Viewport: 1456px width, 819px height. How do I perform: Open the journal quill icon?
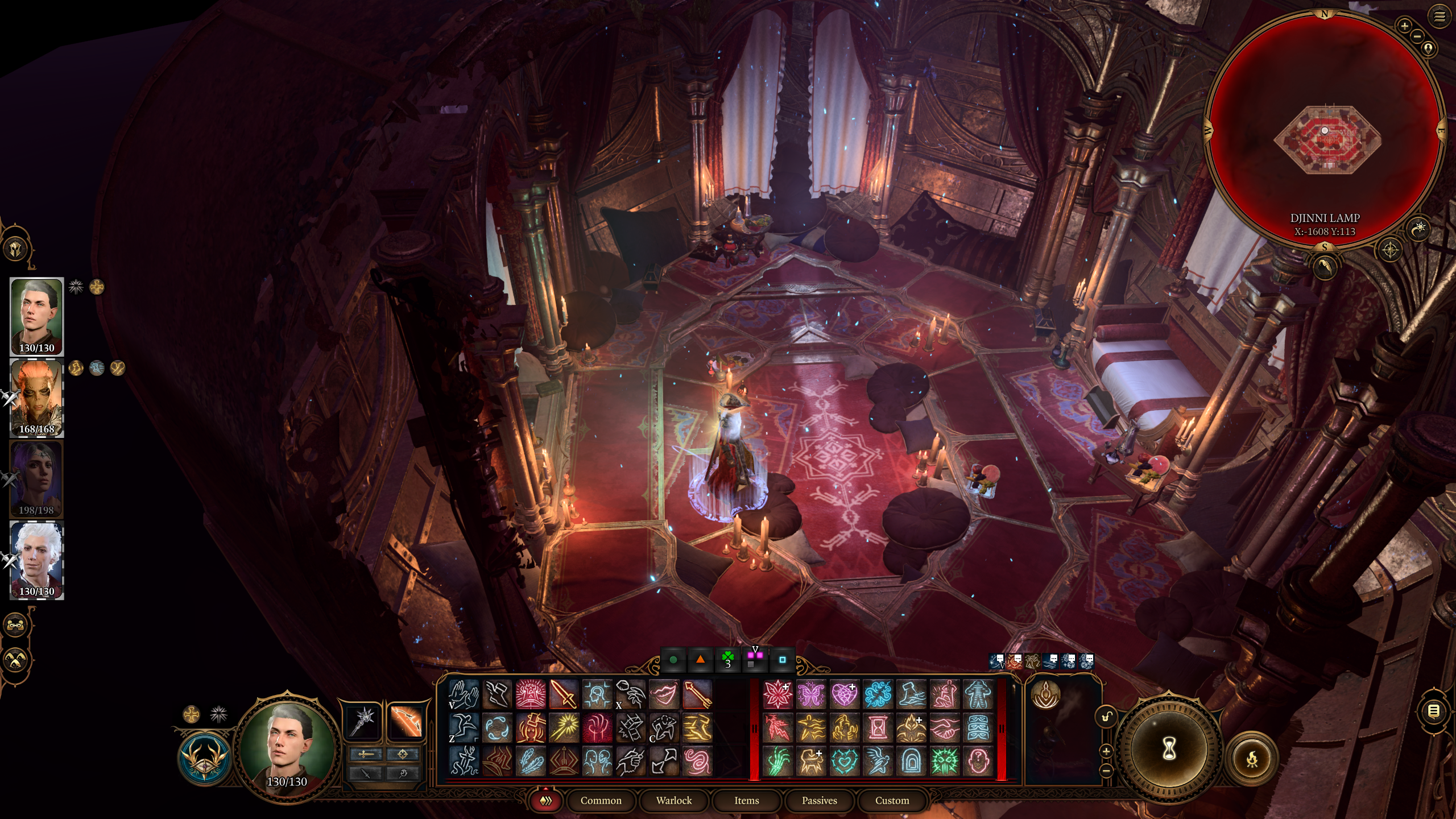pyautogui.click(x=1325, y=266)
